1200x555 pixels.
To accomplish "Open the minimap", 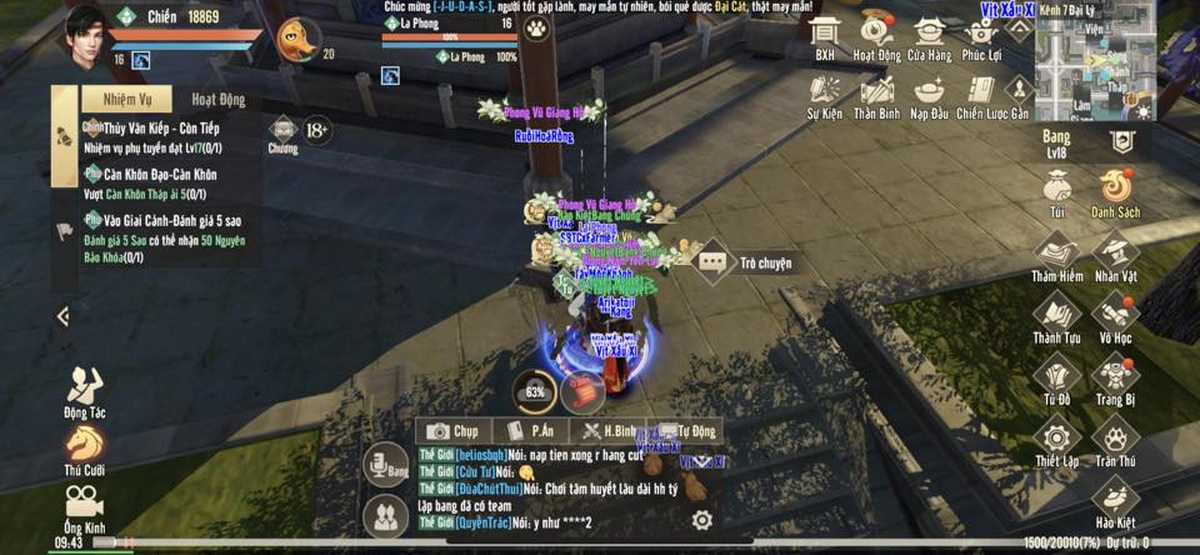I will (x=1095, y=66).
